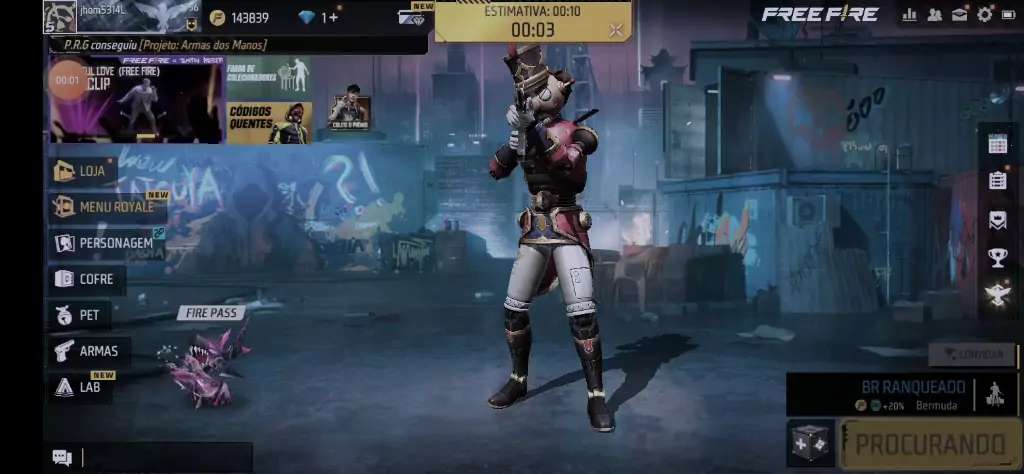Open the trophy icon in the side bar

(x=997, y=258)
